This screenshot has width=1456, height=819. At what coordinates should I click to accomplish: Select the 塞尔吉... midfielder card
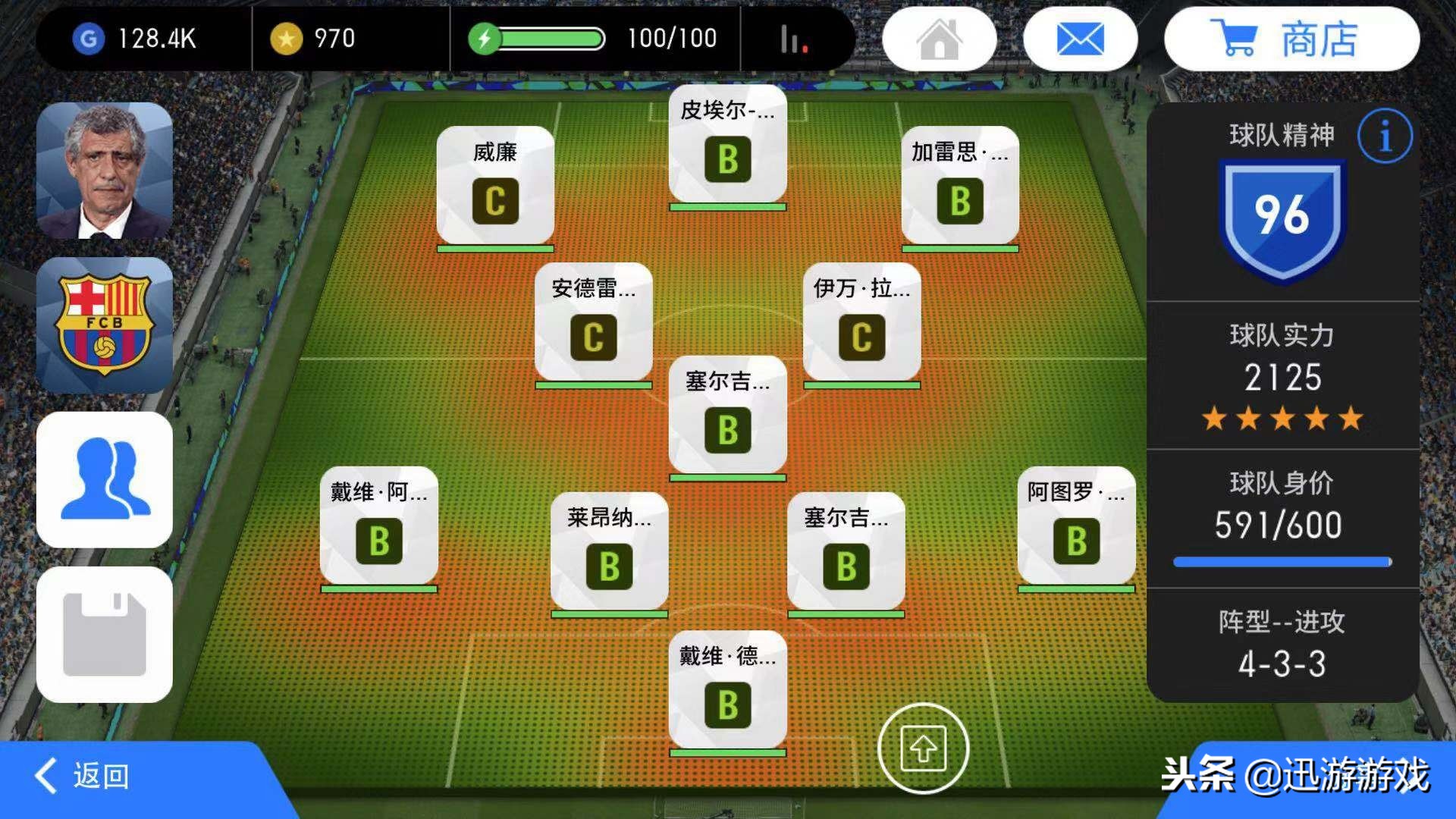pyautogui.click(x=728, y=413)
